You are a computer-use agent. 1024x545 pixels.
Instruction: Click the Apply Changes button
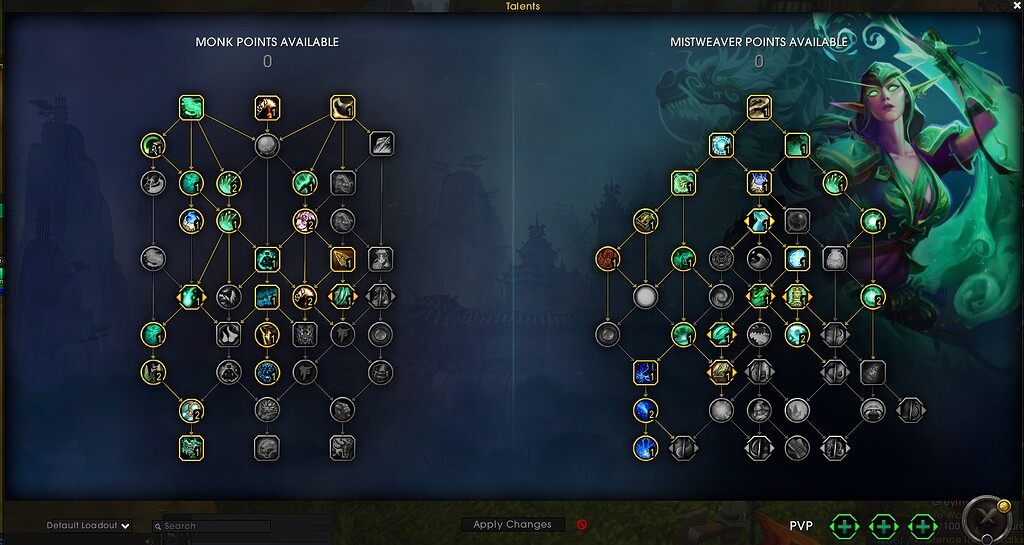click(x=512, y=524)
